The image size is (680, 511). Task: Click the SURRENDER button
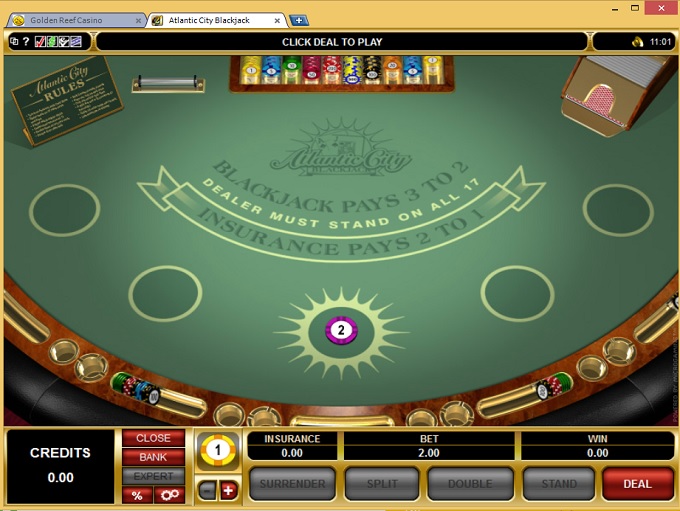point(292,484)
